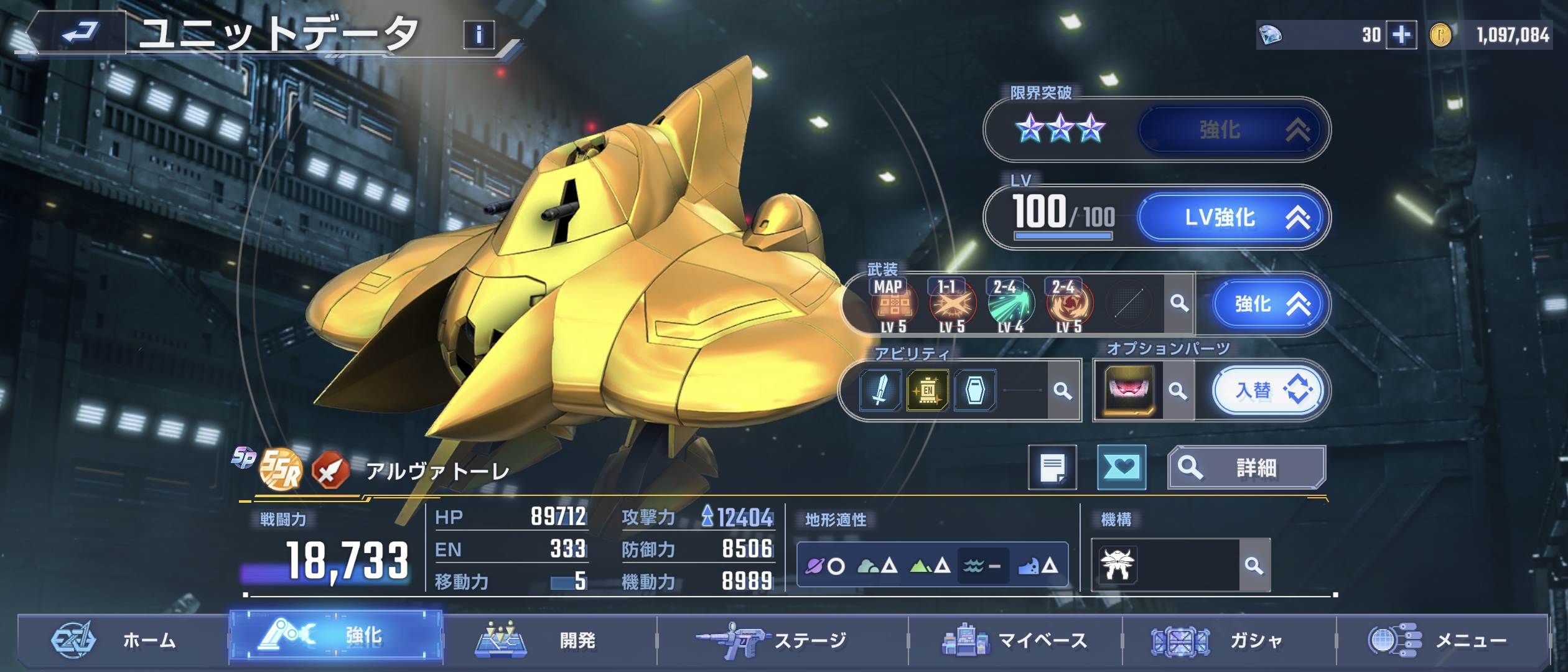Inspect abilities with the magnifier
Image resolution: width=1568 pixels, height=672 pixels.
(1062, 391)
